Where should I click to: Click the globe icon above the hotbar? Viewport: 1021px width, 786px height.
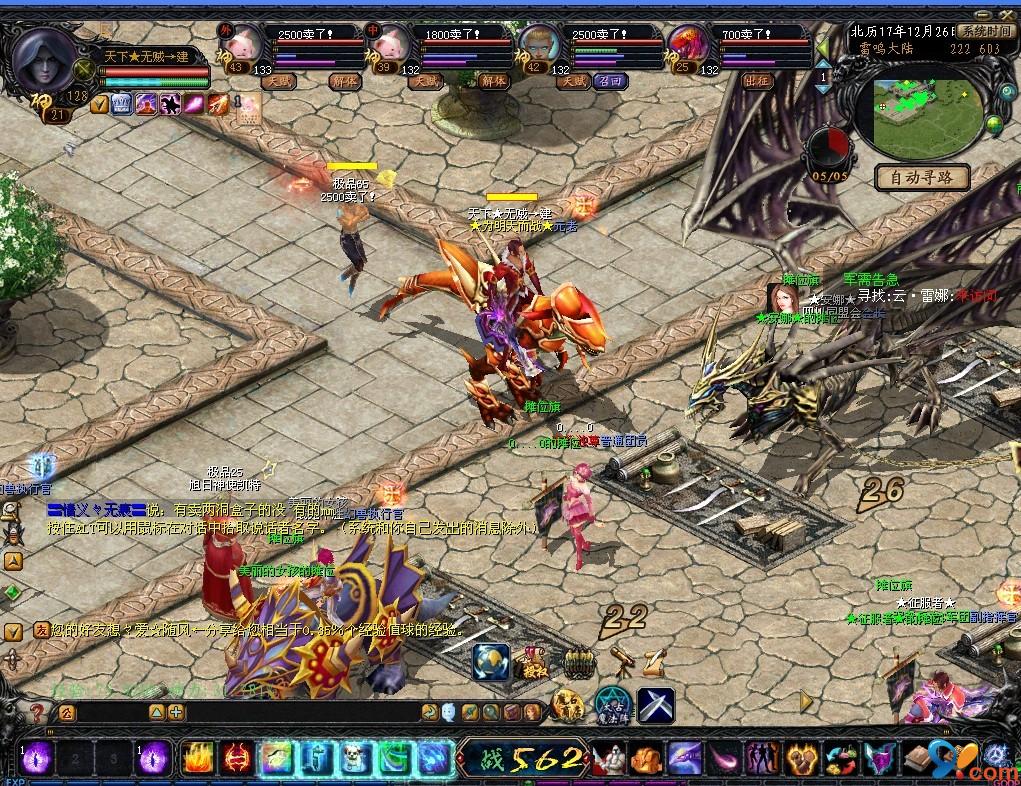click(491, 660)
